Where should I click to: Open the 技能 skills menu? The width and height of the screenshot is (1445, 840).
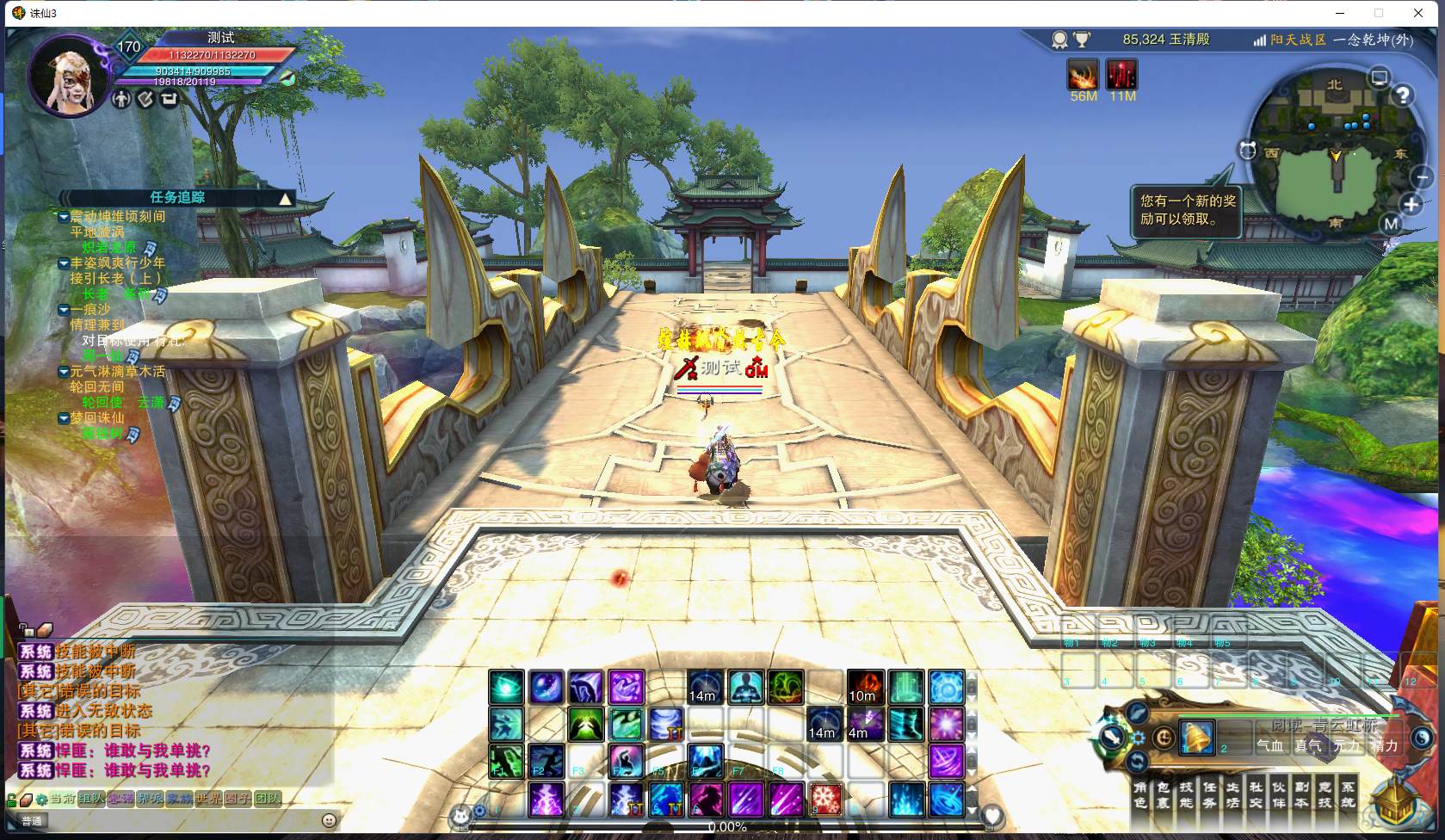click(x=1187, y=794)
